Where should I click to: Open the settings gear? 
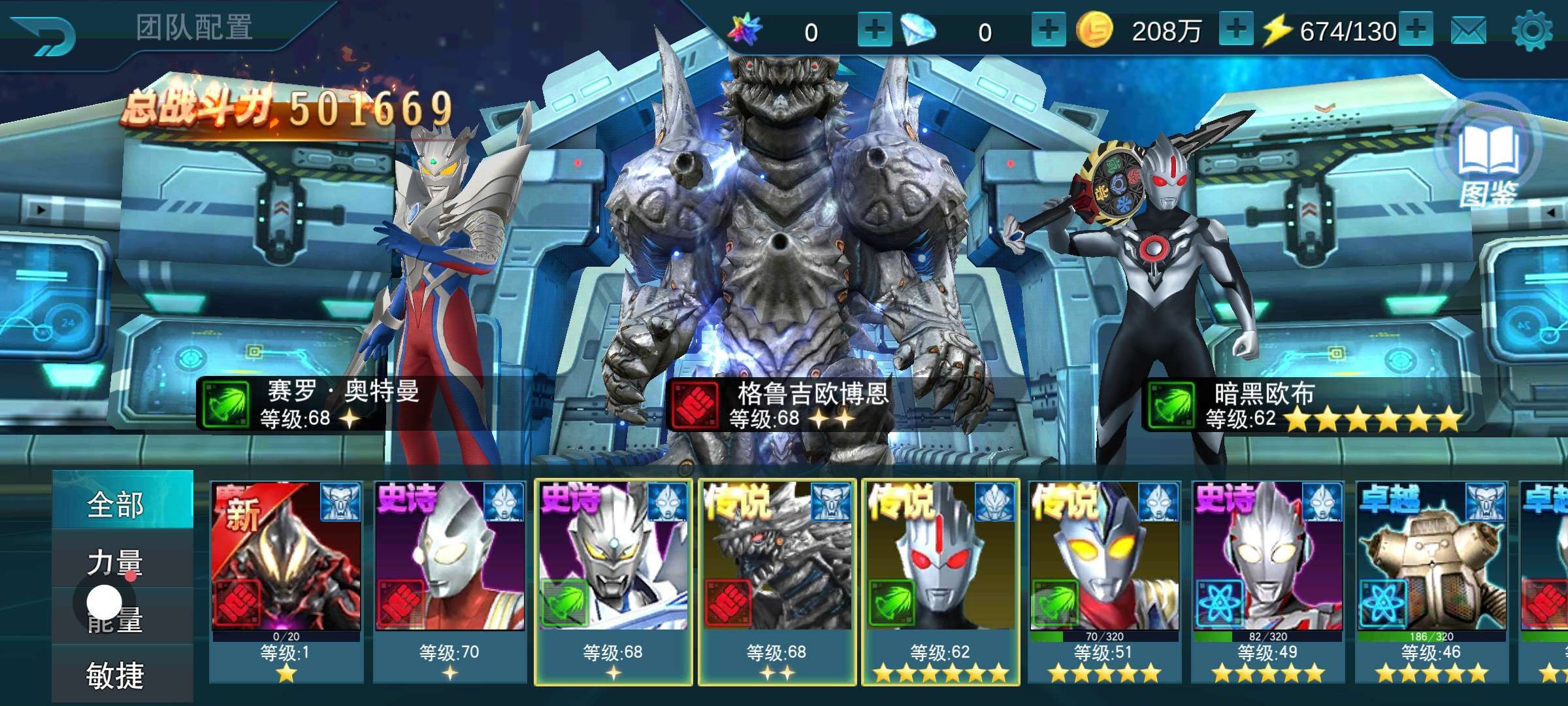pyautogui.click(x=1532, y=31)
